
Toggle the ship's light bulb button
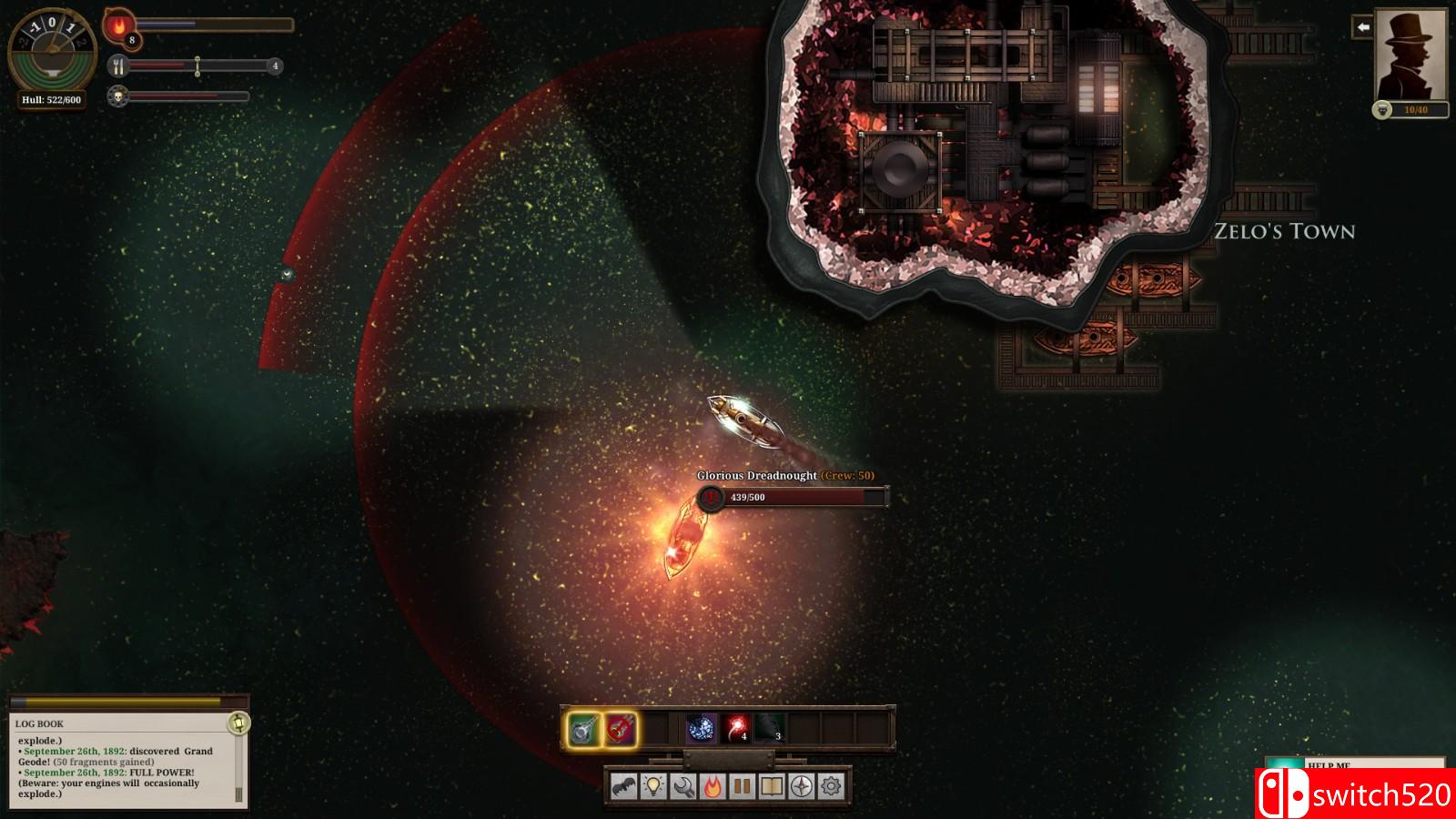point(653,786)
